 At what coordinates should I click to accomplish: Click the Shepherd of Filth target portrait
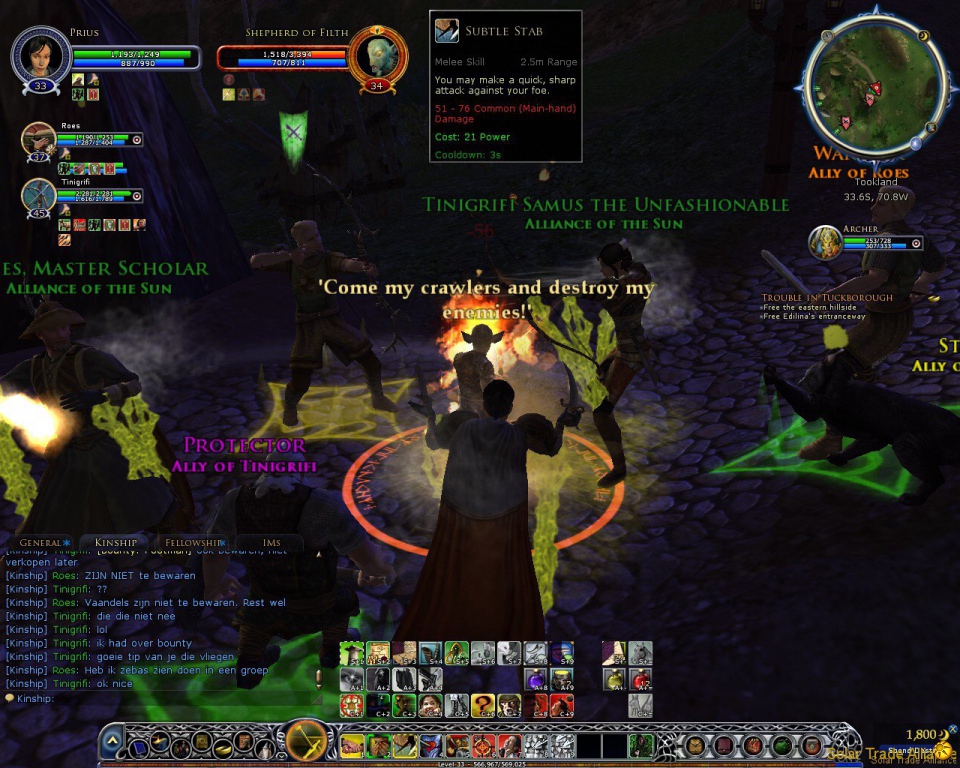coord(378,56)
